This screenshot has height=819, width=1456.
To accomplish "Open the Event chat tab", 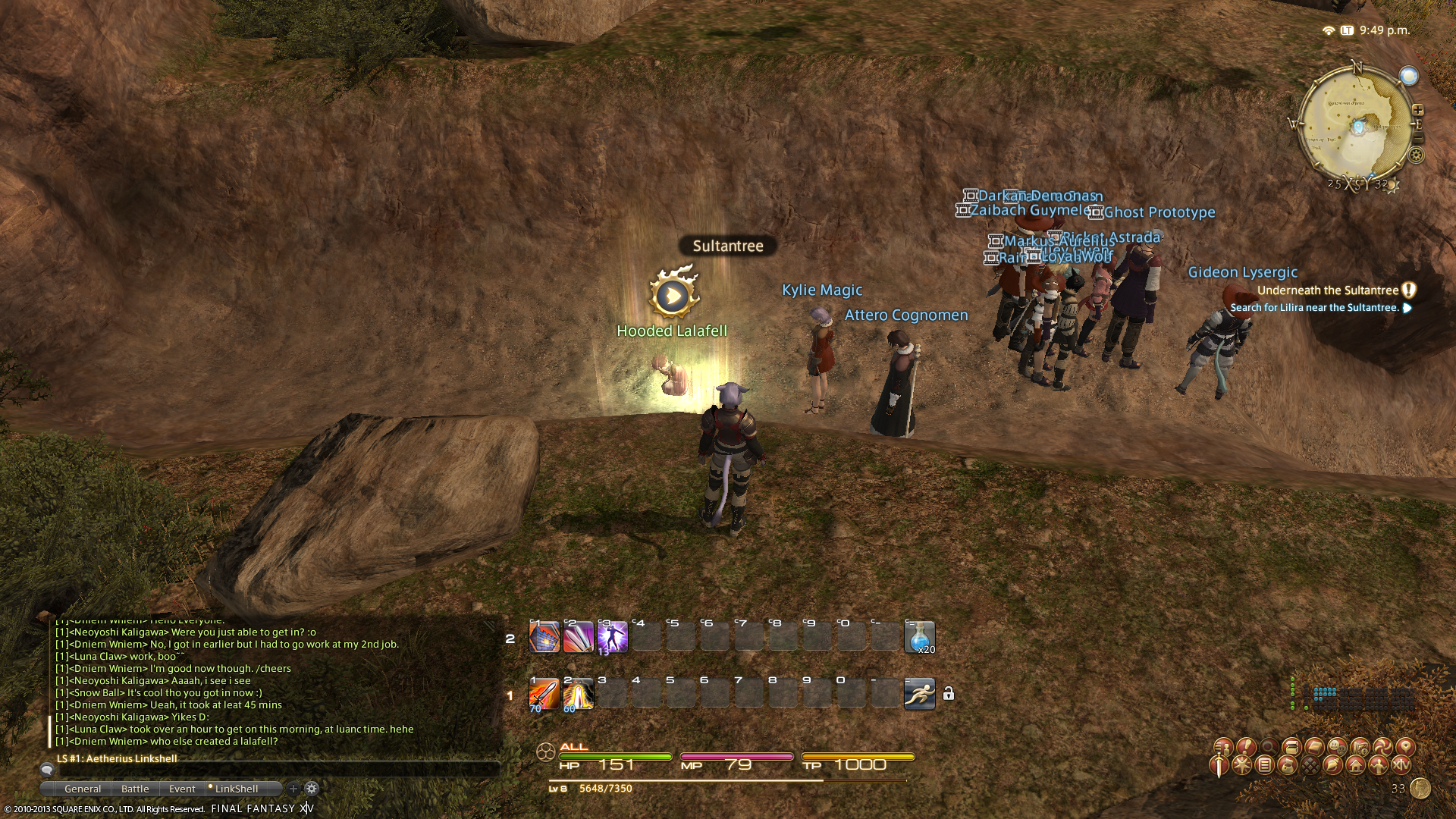I will pyautogui.click(x=182, y=789).
